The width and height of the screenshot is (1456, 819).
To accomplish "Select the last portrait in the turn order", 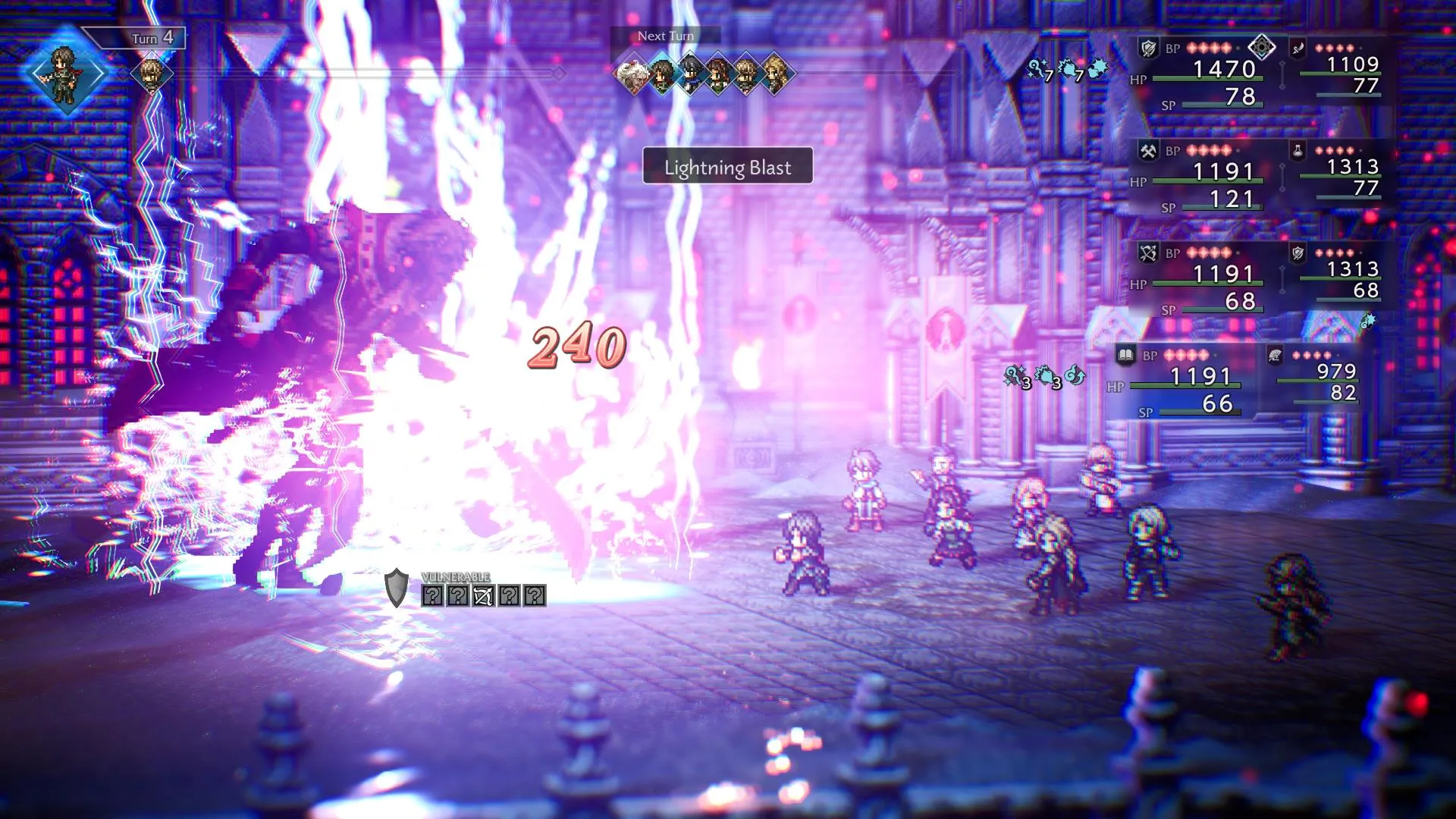I will pos(775,74).
